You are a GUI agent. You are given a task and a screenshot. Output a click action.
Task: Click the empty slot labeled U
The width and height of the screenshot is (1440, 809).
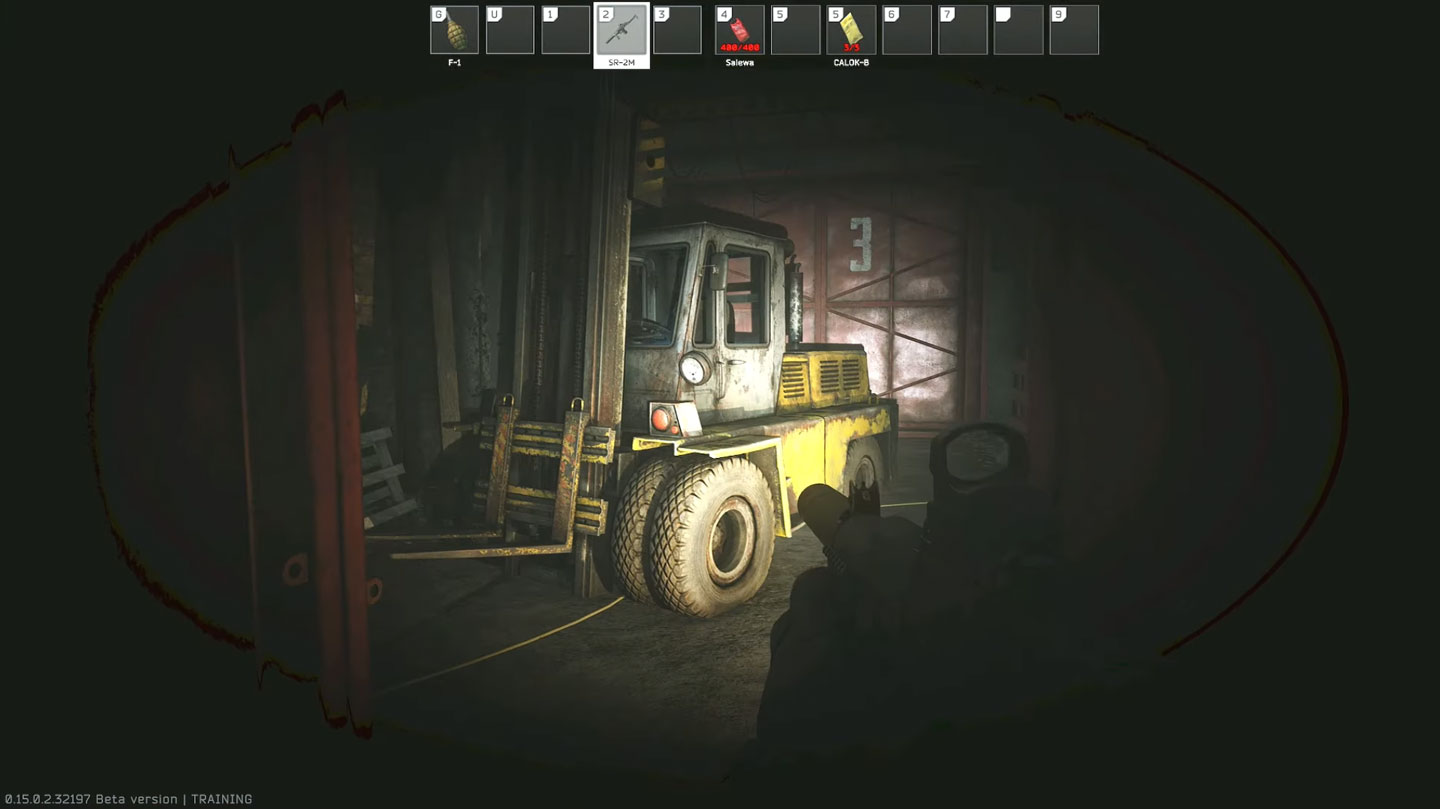click(510, 30)
